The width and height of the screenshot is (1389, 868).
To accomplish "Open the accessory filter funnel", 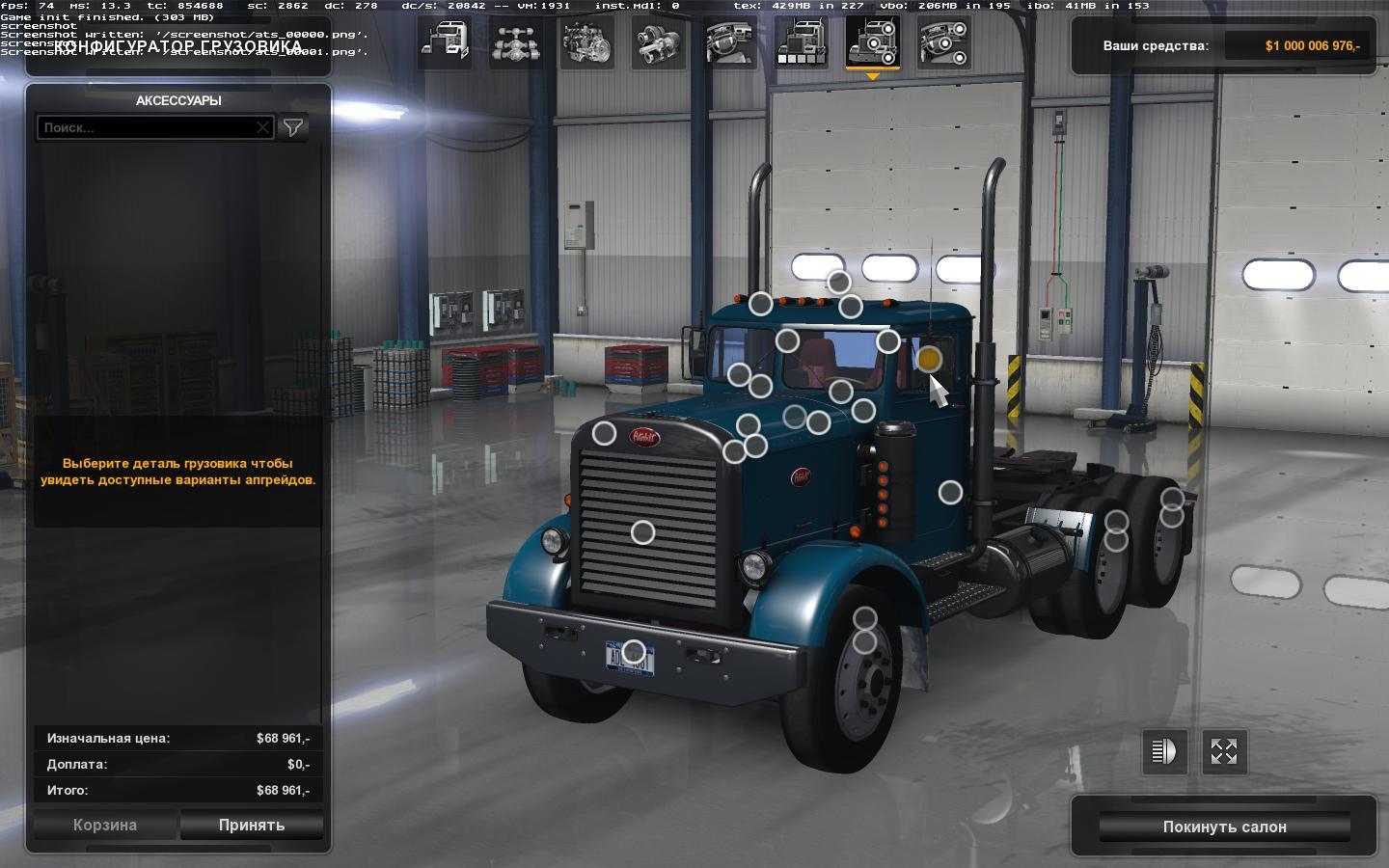I will (x=293, y=127).
